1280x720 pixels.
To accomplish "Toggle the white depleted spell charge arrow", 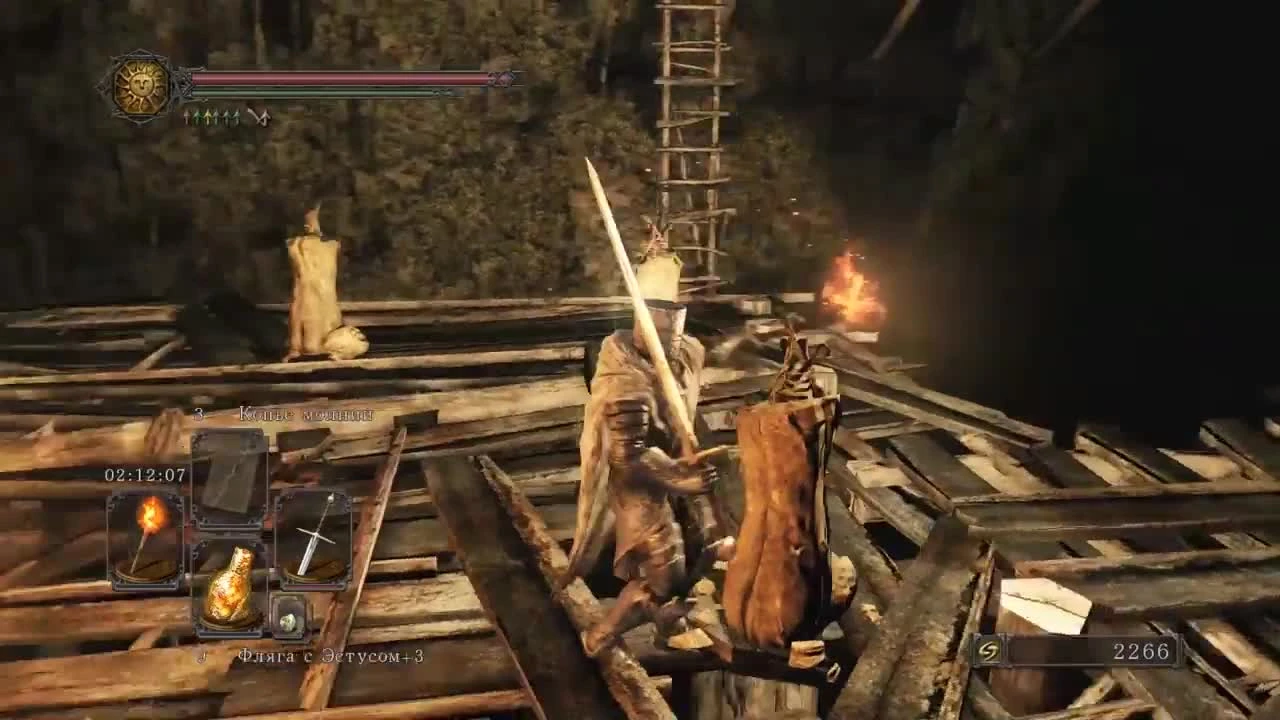I will (185, 117).
